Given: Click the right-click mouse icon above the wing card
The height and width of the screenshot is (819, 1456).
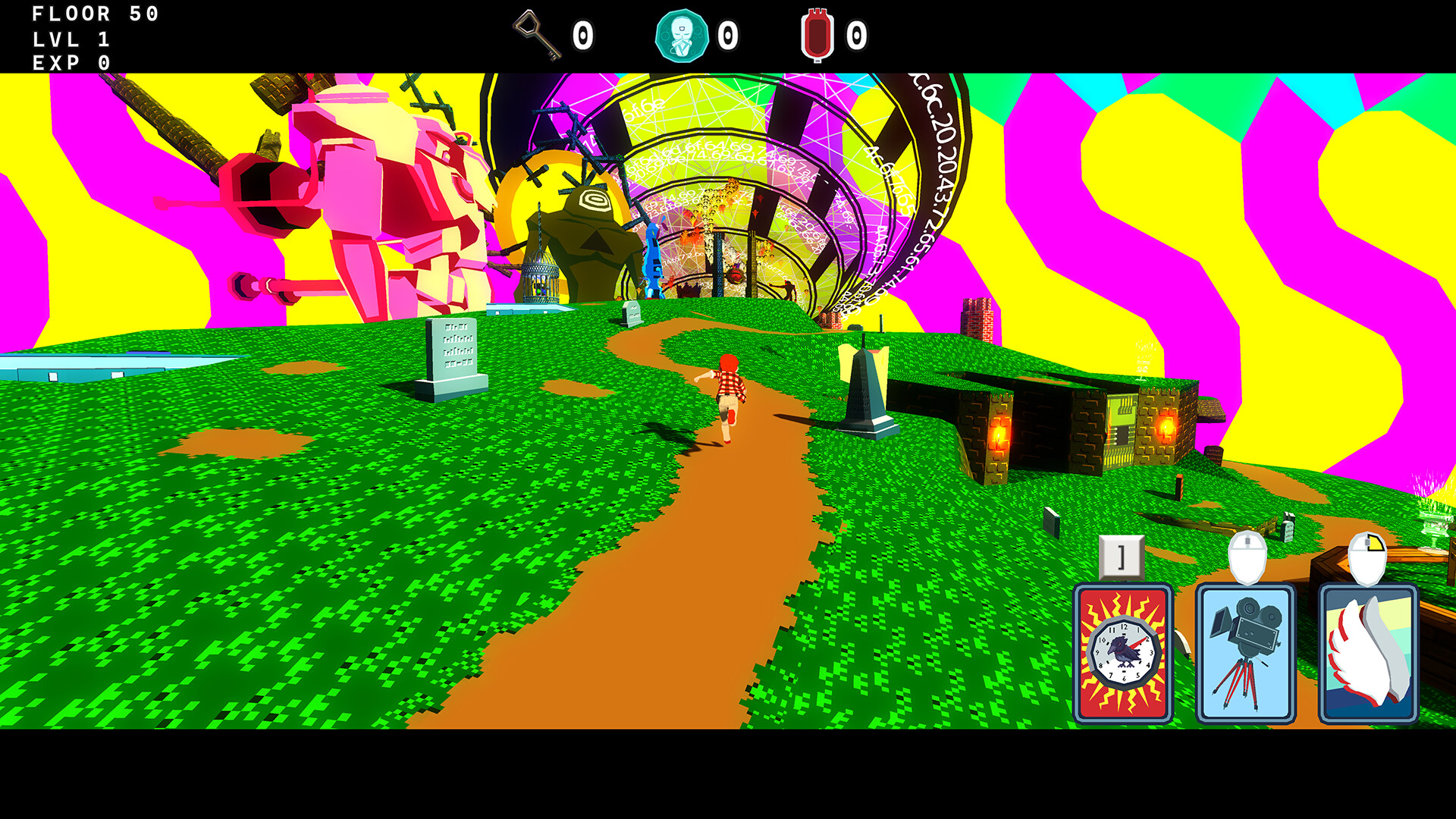Looking at the screenshot, I should tap(1367, 556).
